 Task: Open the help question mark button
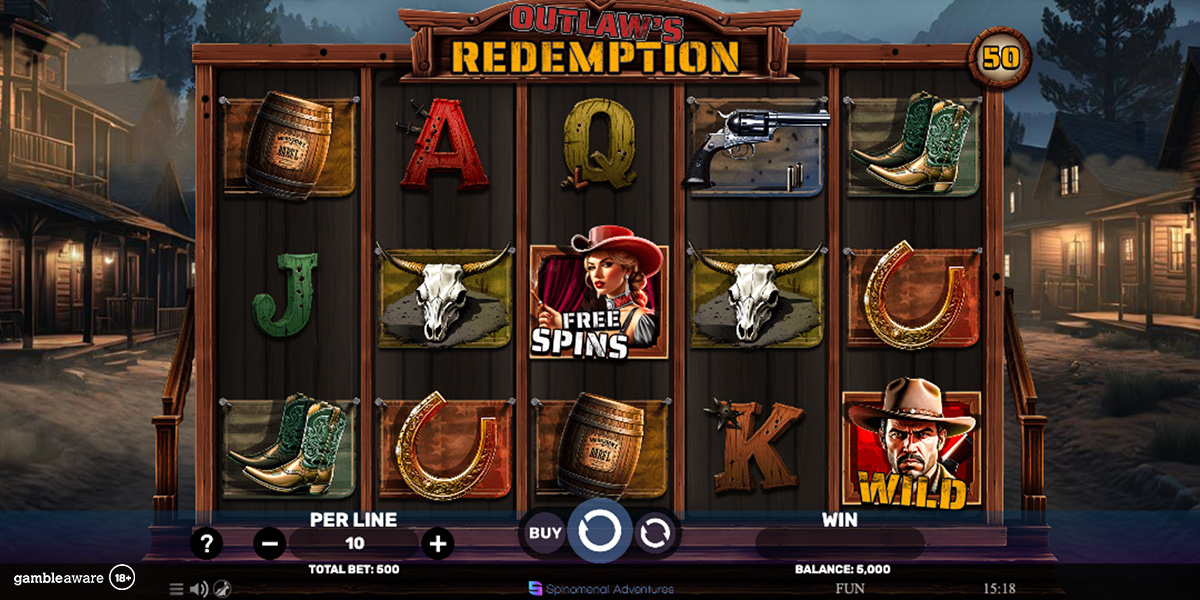point(206,543)
